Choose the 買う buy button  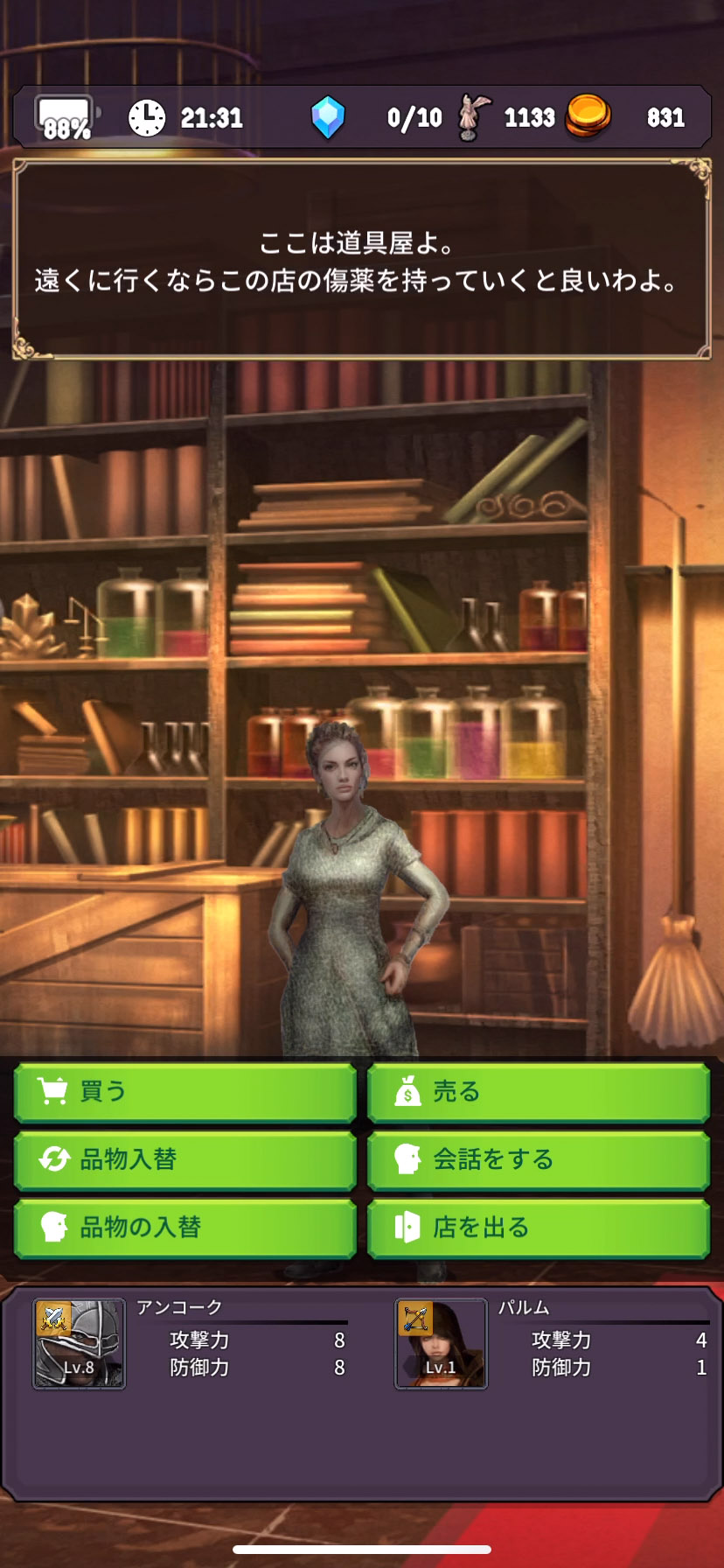184,1092
